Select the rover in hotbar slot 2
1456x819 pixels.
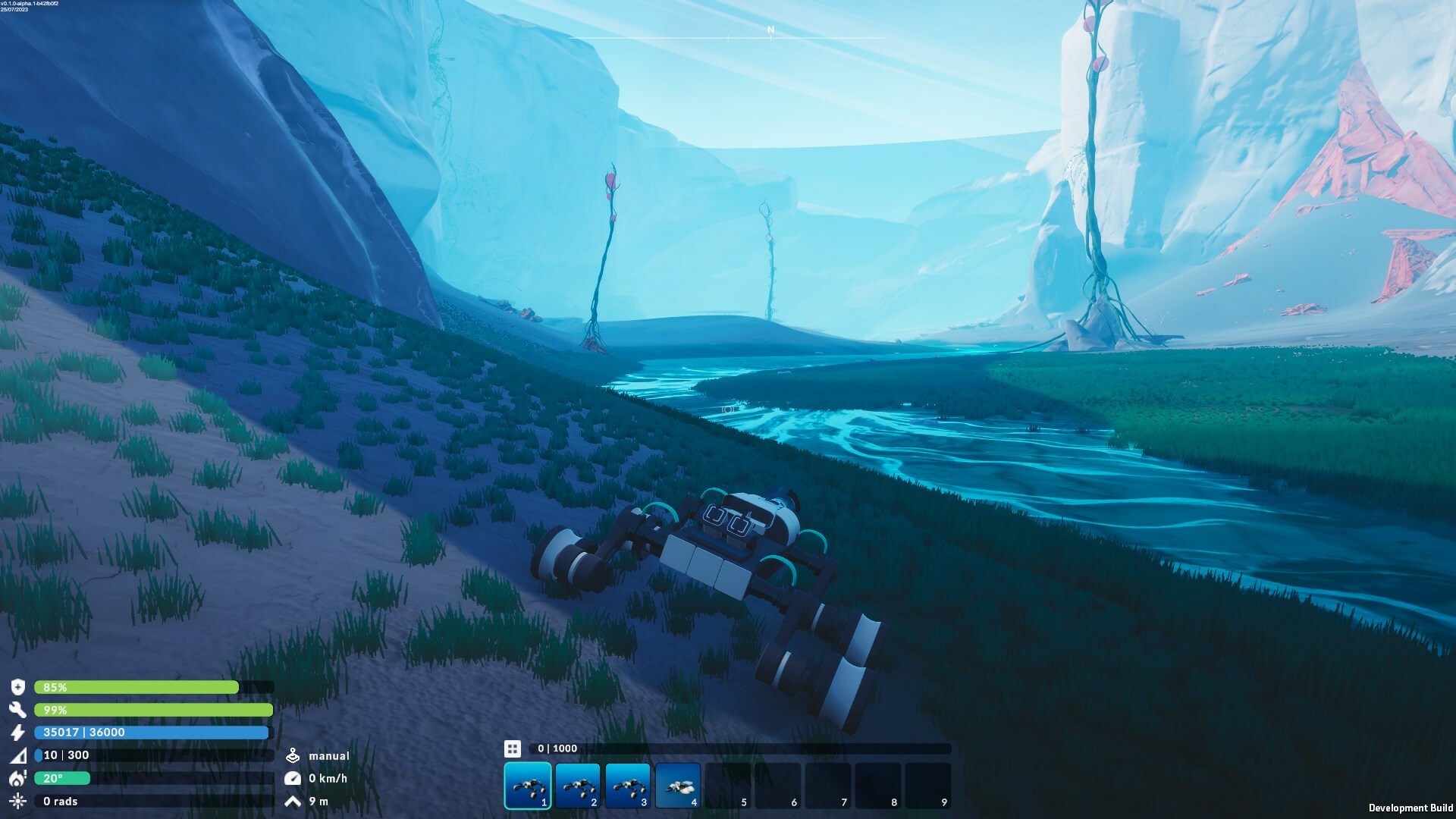(x=578, y=785)
